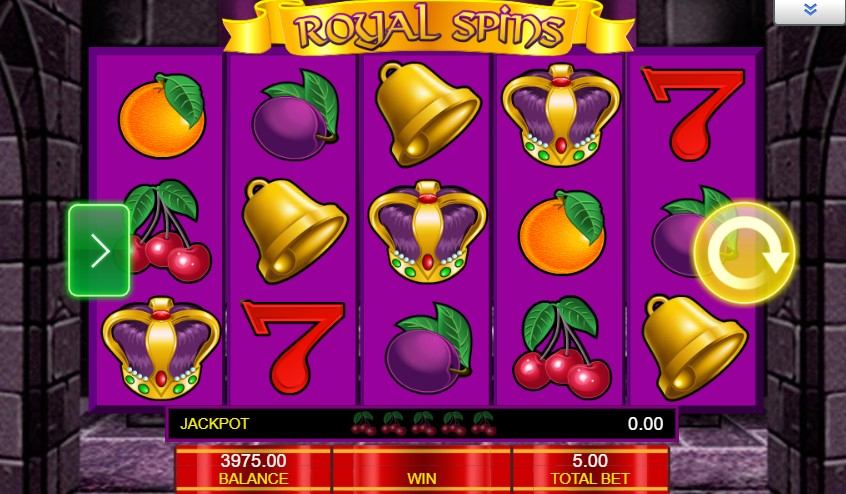The height and width of the screenshot is (494, 846).
Task: Expand the blue double-chevron dropdown tab
Action: [x=809, y=11]
